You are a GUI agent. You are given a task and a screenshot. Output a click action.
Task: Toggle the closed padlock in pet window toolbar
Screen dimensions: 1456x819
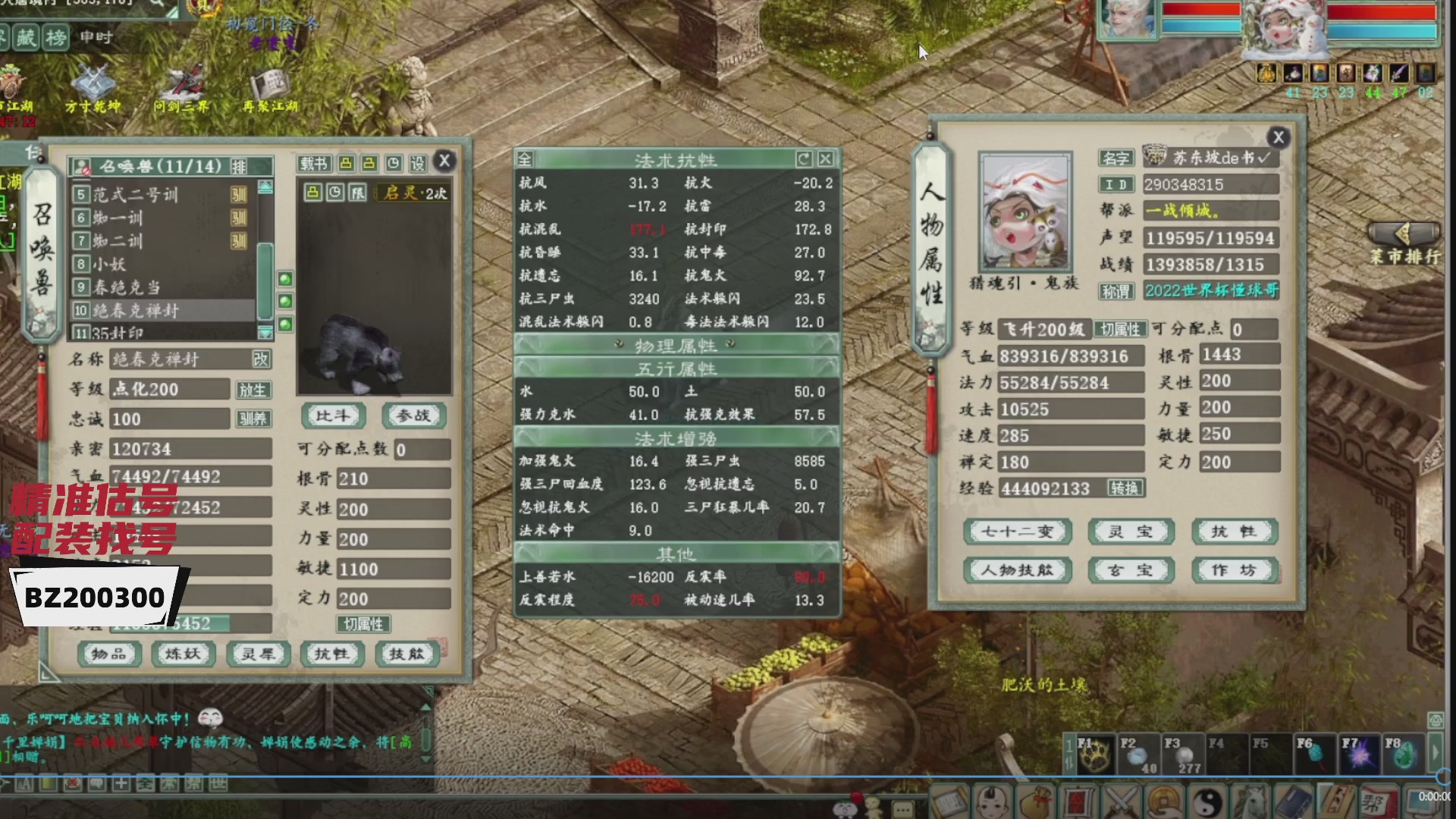(x=347, y=163)
